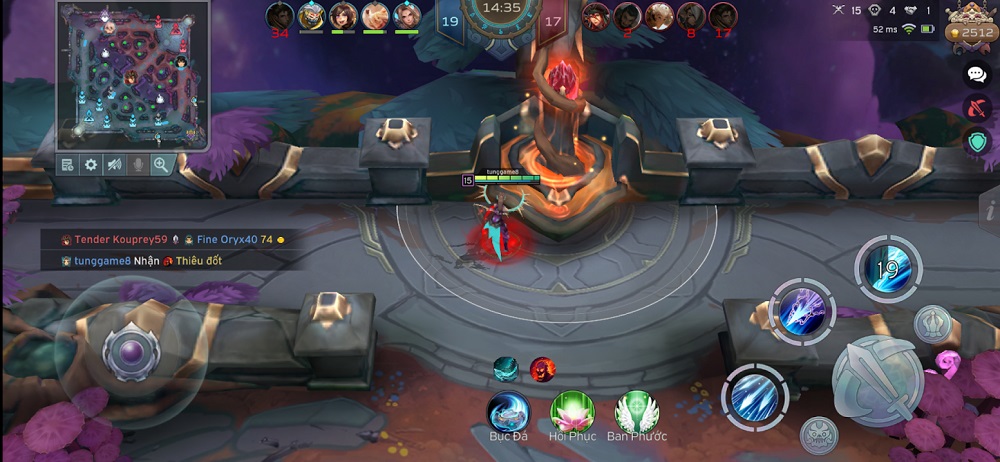The height and width of the screenshot is (462, 1000).
Task: Use the Bục Đá summoner skill
Action: (x=508, y=411)
